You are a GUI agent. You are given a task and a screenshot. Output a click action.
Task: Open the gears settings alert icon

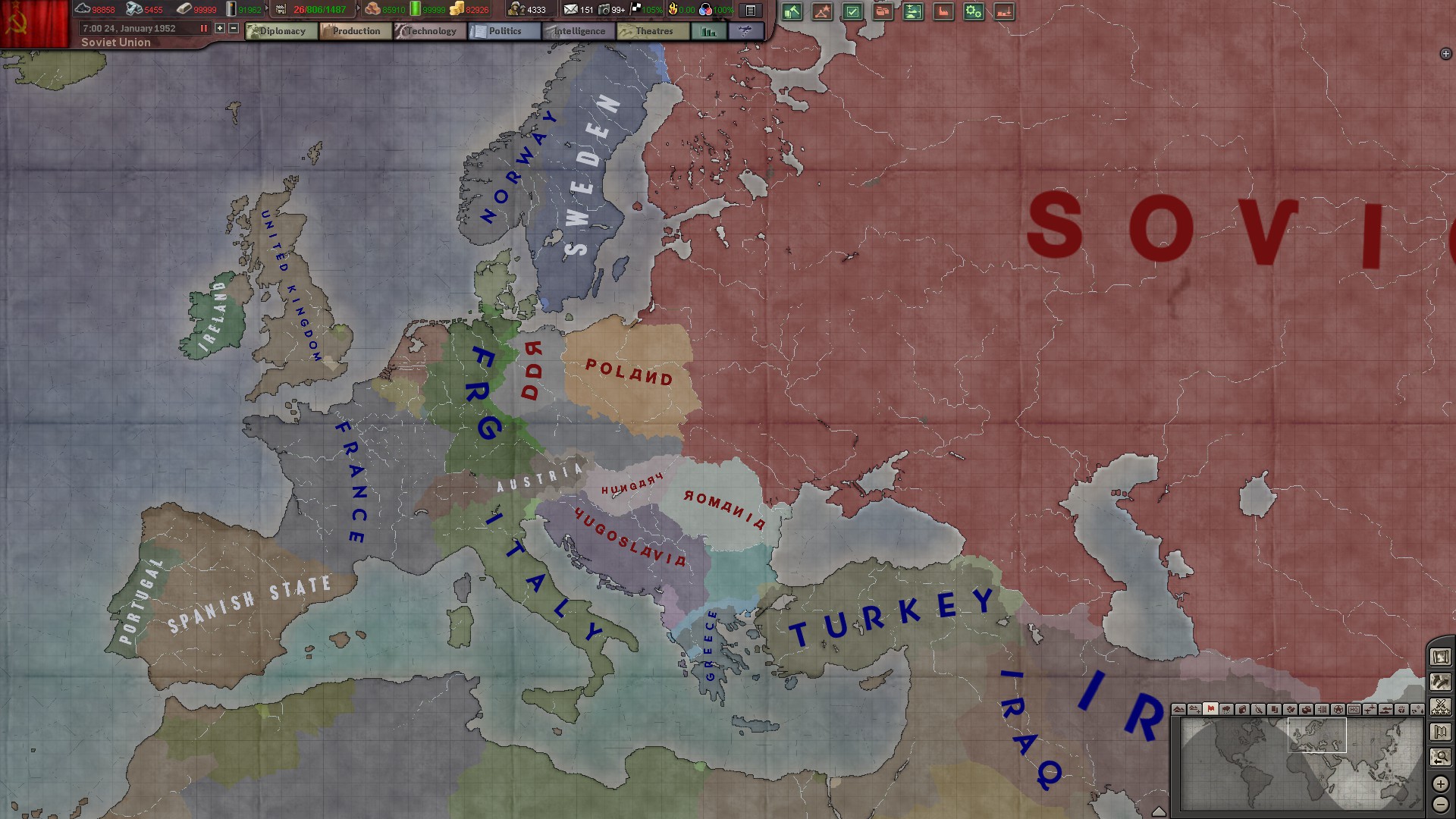(x=973, y=12)
